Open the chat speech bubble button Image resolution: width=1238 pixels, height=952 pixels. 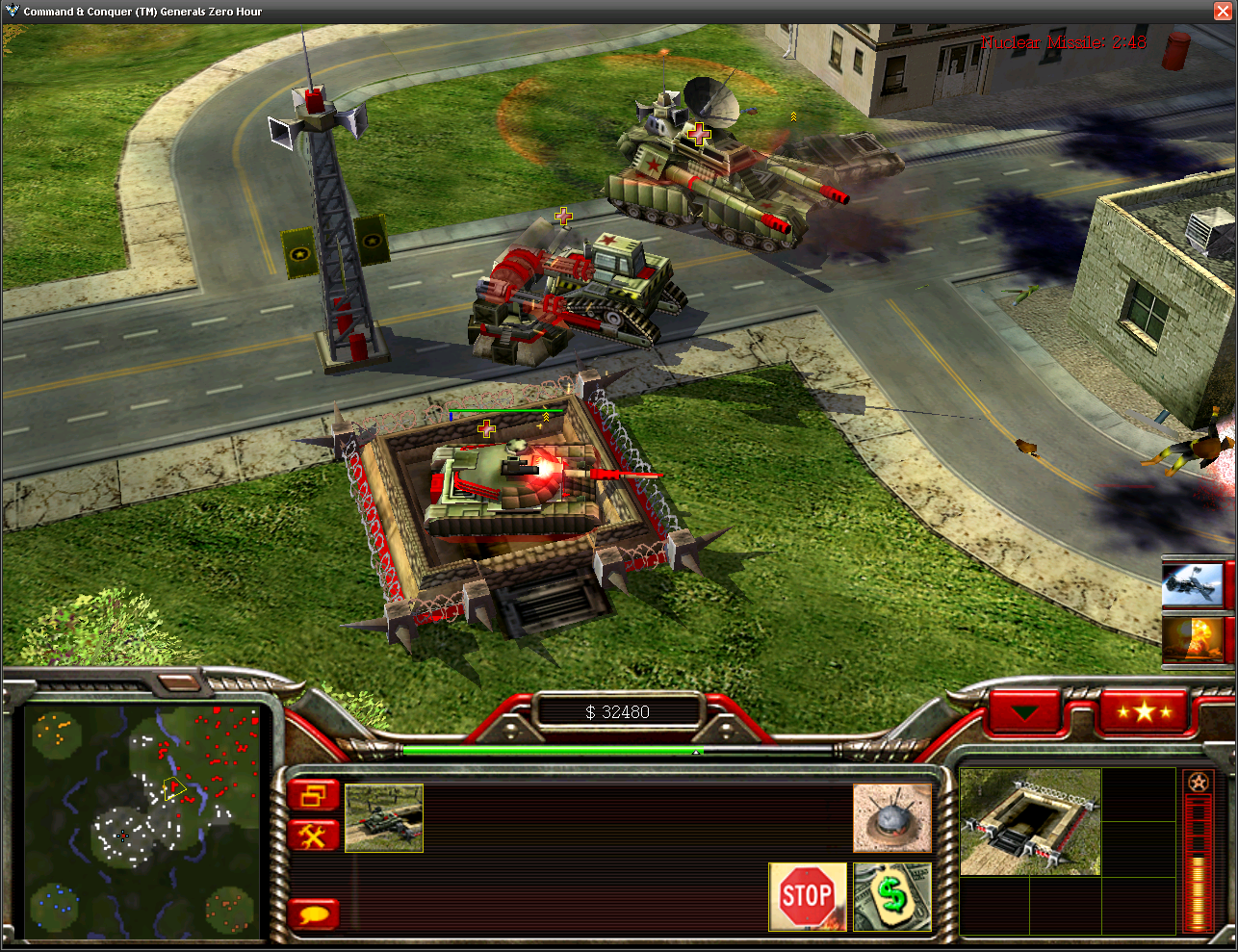point(314,913)
